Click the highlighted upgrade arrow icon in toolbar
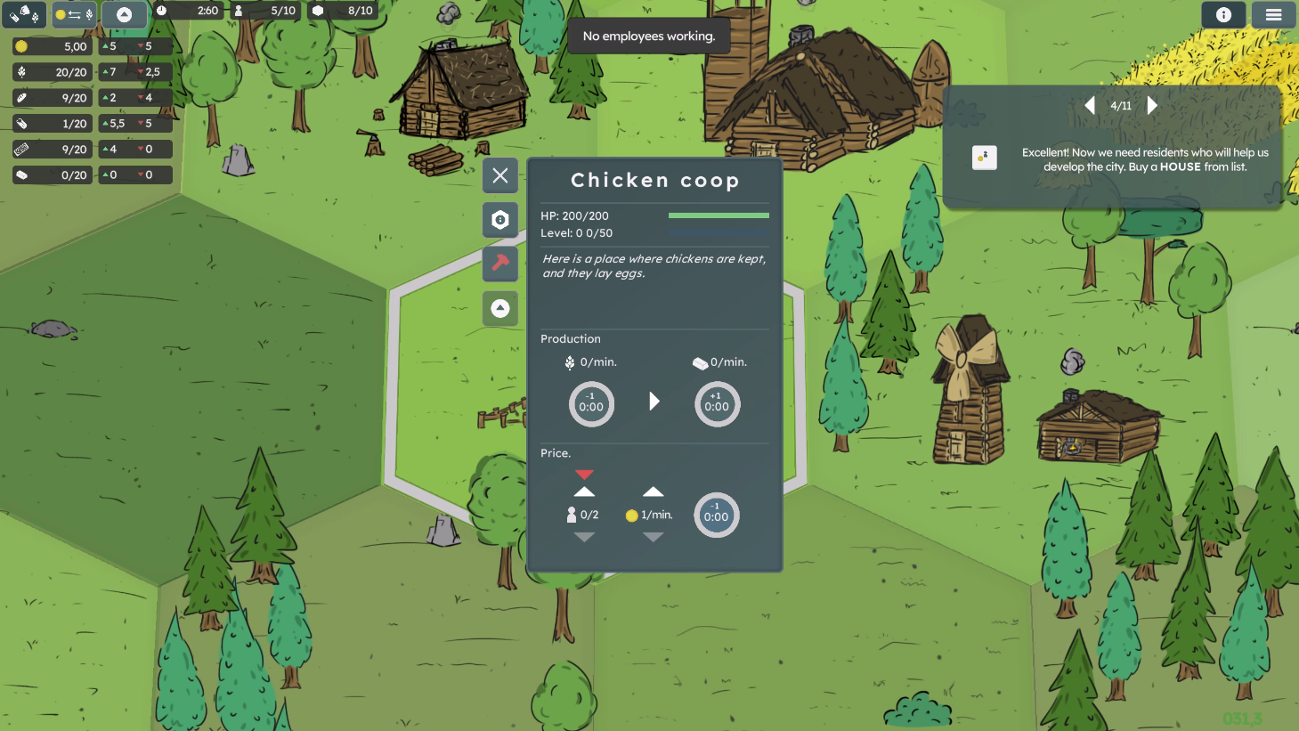1299x731 pixels. (x=125, y=14)
